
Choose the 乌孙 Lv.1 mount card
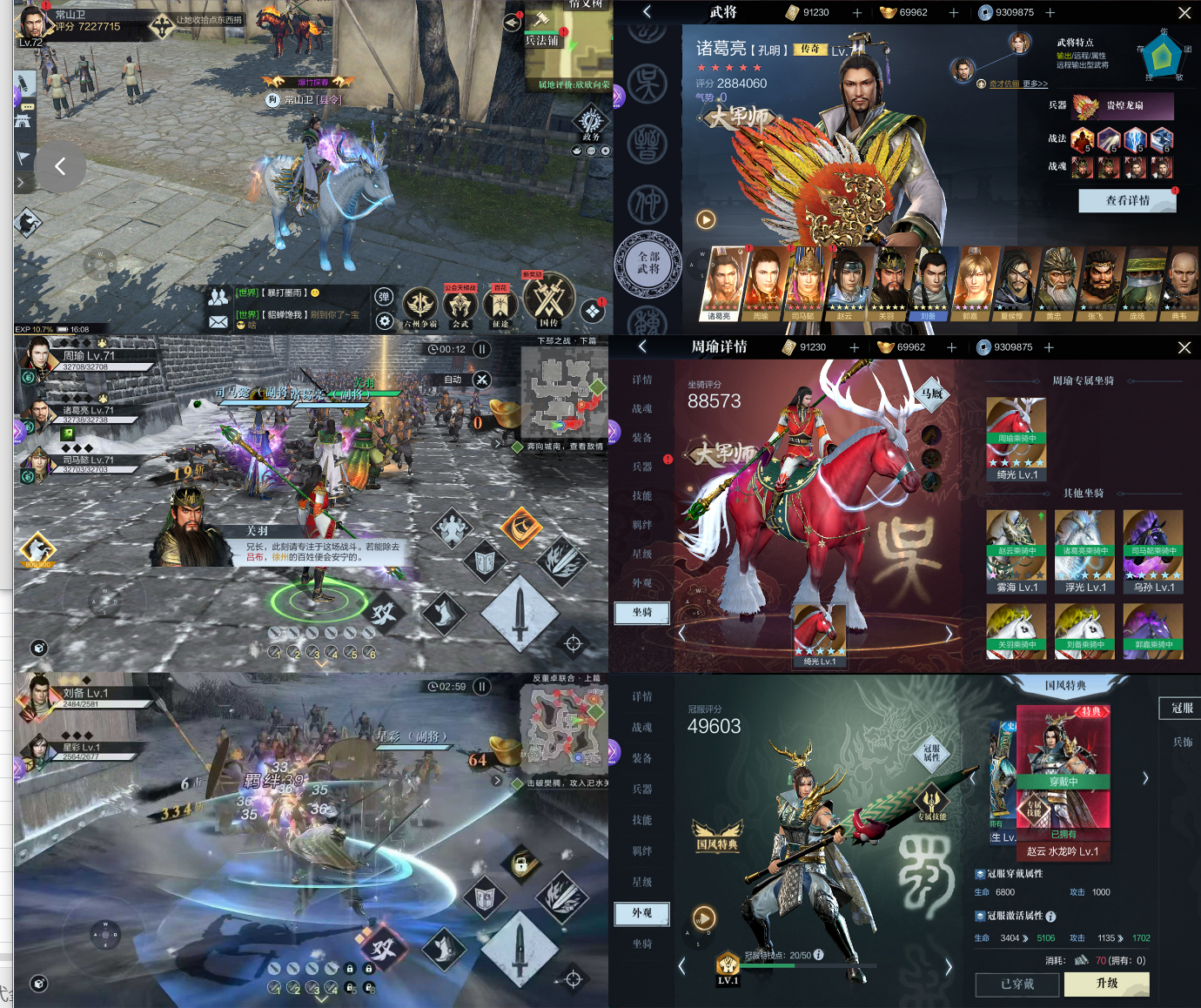pyautogui.click(x=1153, y=550)
